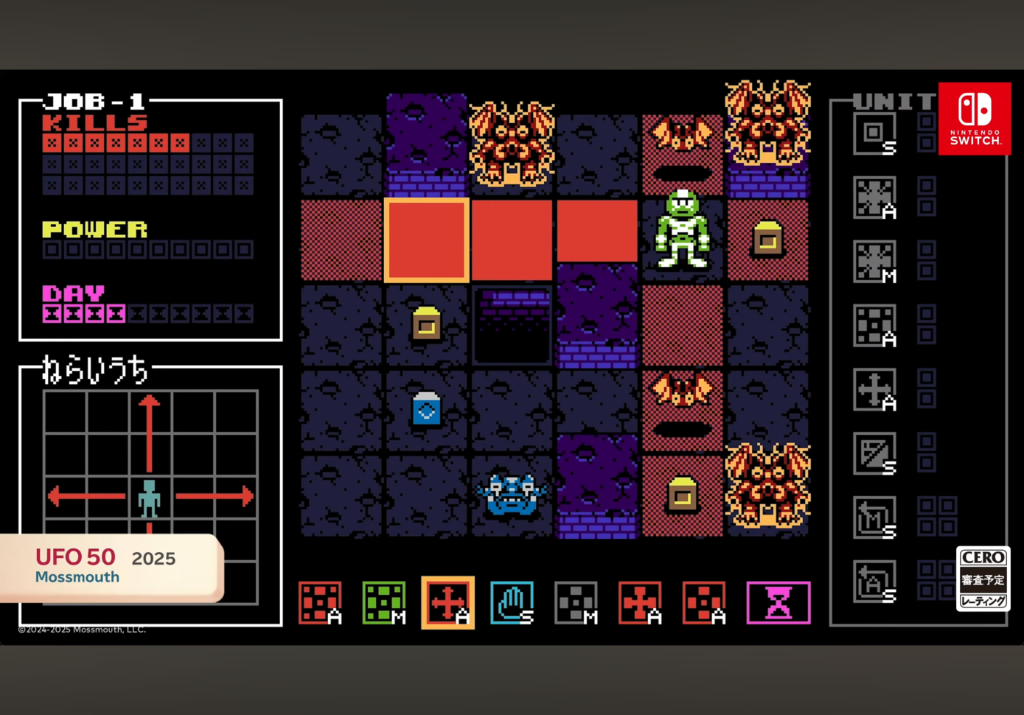1024x715 pixels.
Task: Choose the starburst M unit module
Action: 874,261
